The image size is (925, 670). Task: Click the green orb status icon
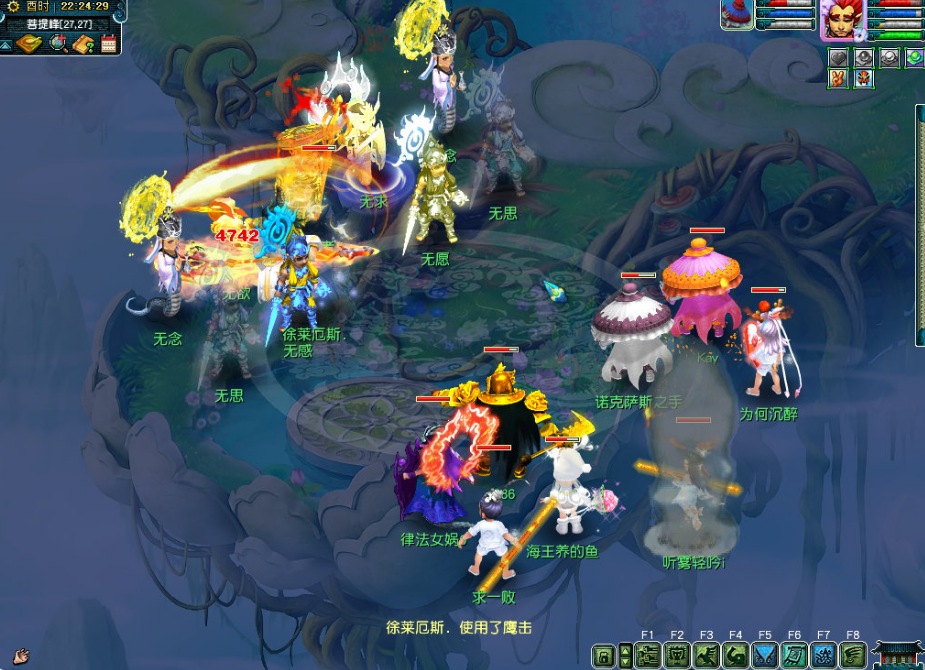click(914, 58)
